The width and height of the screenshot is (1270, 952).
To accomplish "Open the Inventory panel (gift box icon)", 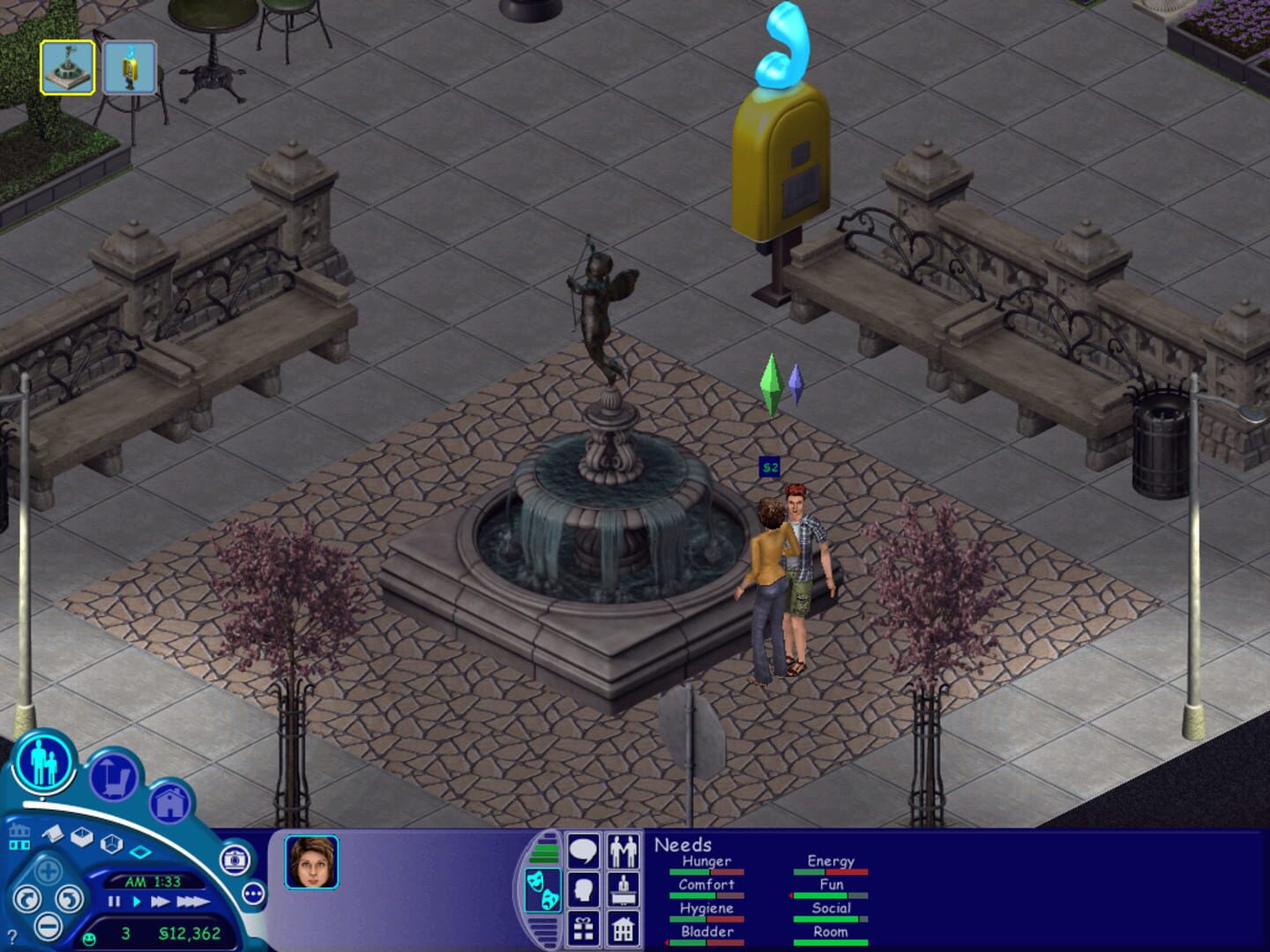I will [583, 929].
